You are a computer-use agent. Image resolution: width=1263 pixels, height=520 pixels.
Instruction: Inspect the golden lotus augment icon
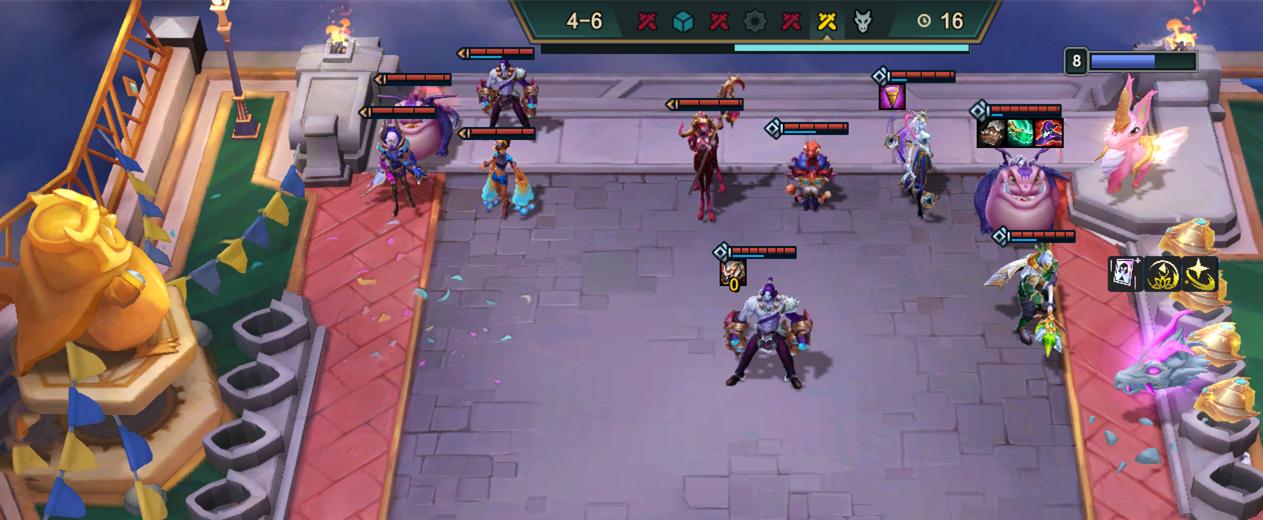click(1162, 273)
